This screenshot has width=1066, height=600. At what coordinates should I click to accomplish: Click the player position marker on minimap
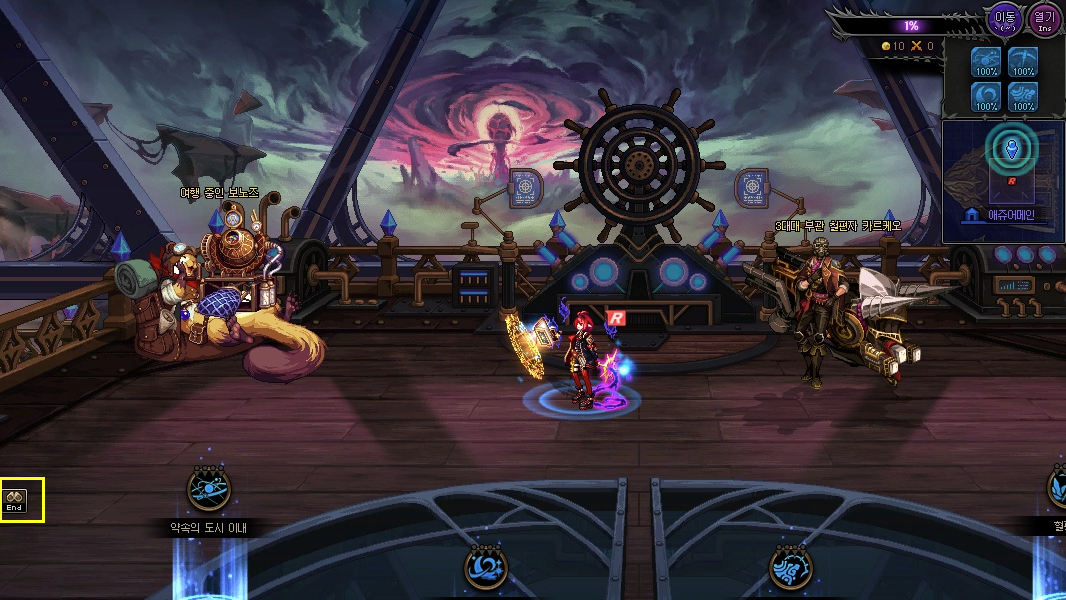[x=1013, y=150]
